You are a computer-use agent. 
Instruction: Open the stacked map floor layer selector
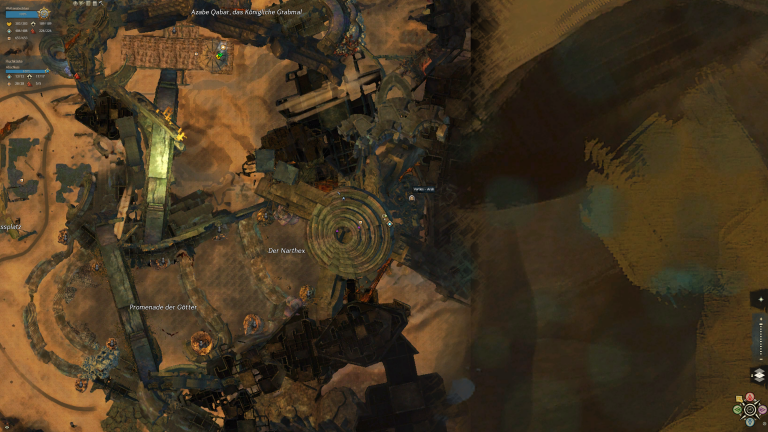coord(759,374)
